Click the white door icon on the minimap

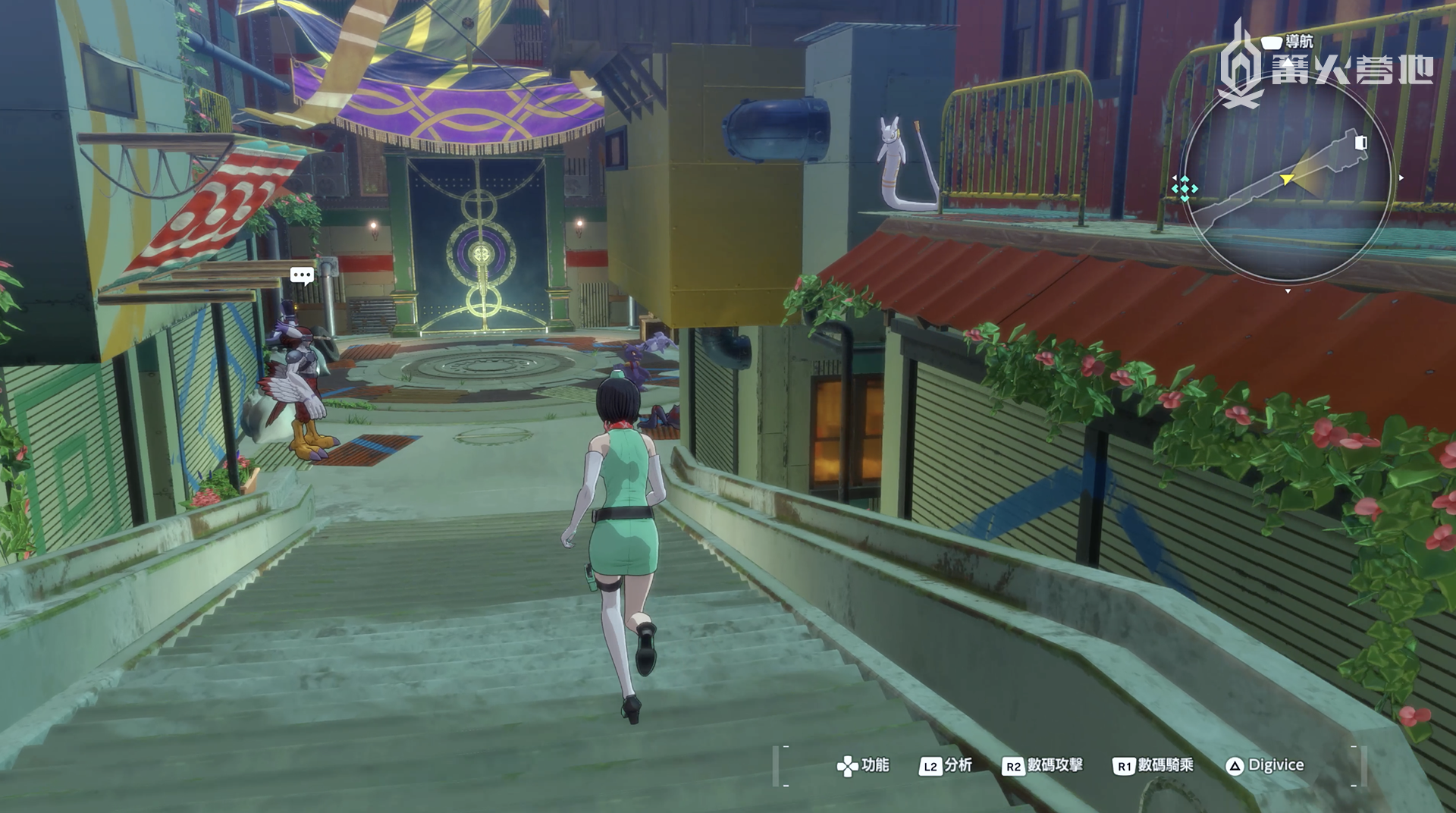point(1360,143)
